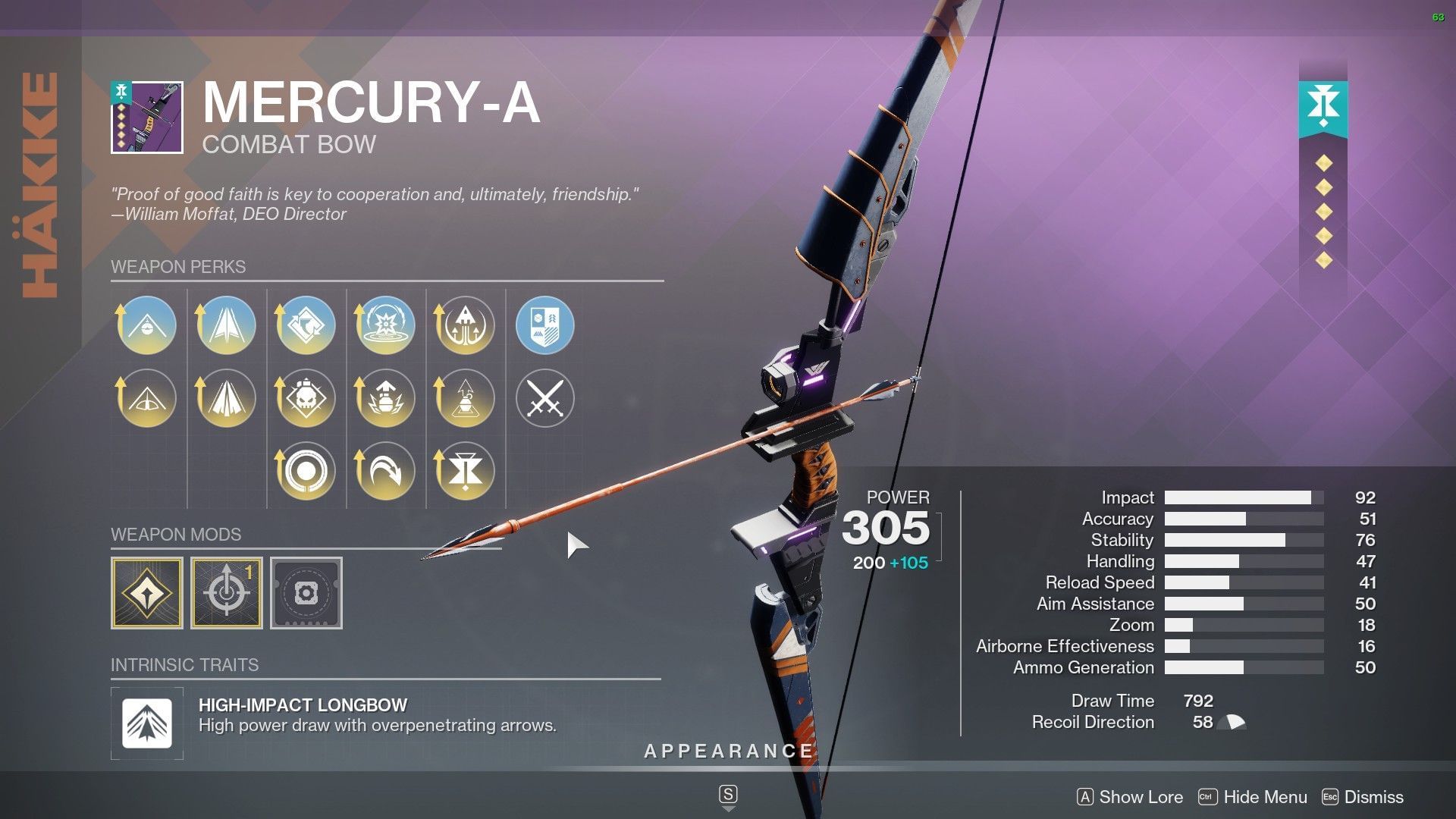1456x819 pixels.
Task: Open the empty weapon mod socket
Action: point(306,593)
